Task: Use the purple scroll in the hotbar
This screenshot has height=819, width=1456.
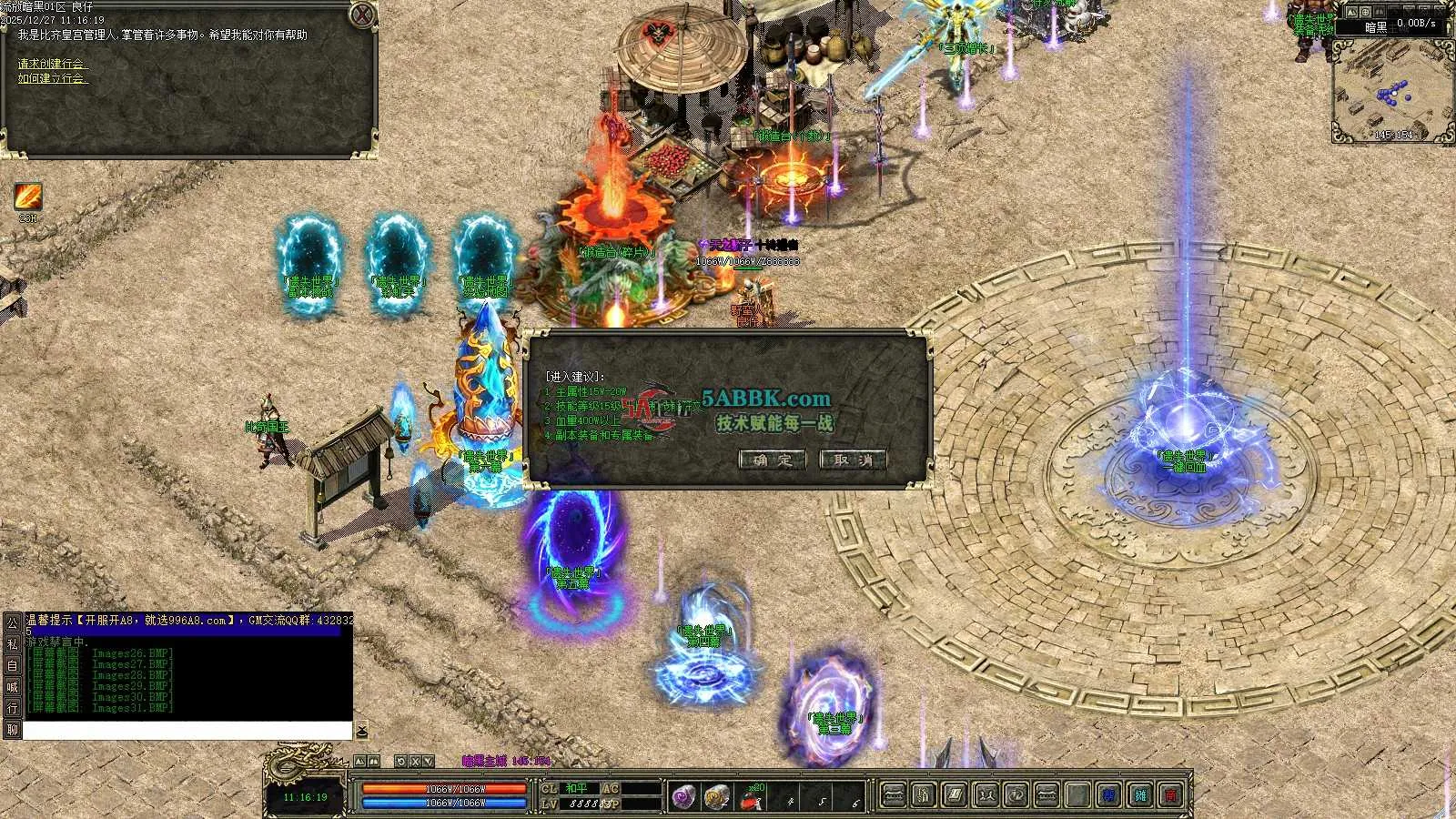Action: (683, 797)
